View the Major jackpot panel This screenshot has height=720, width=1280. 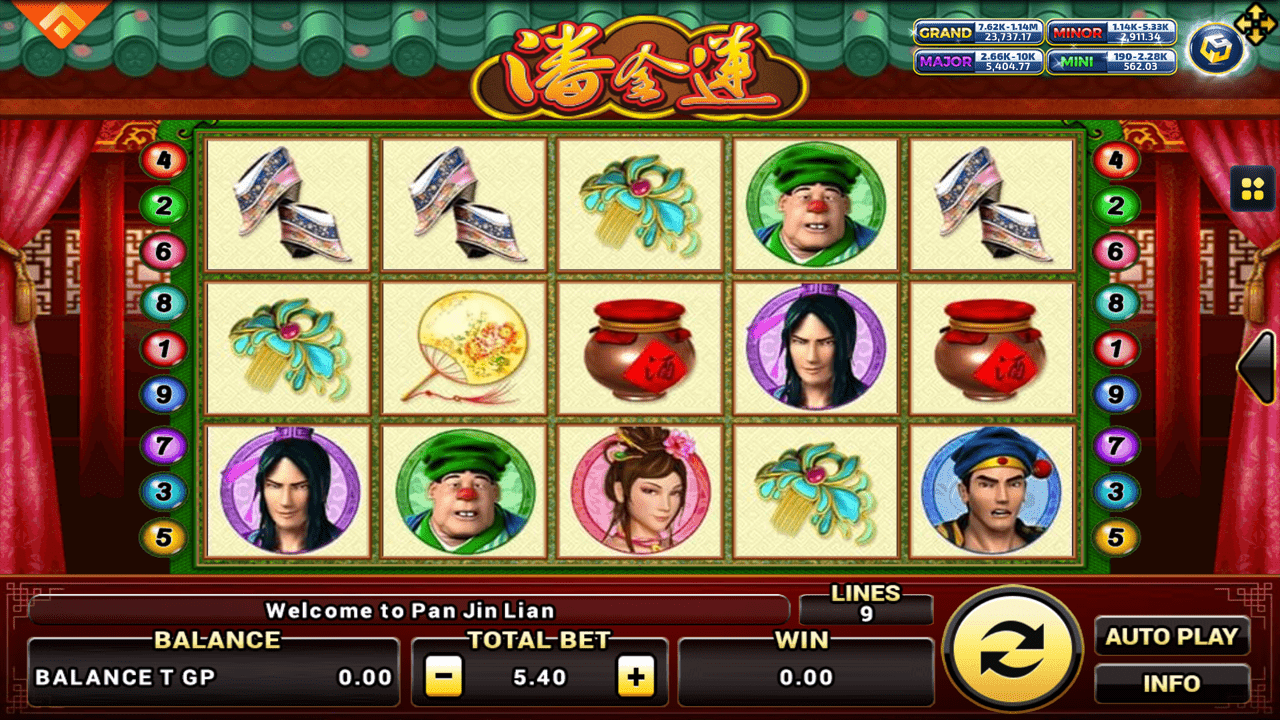point(978,61)
